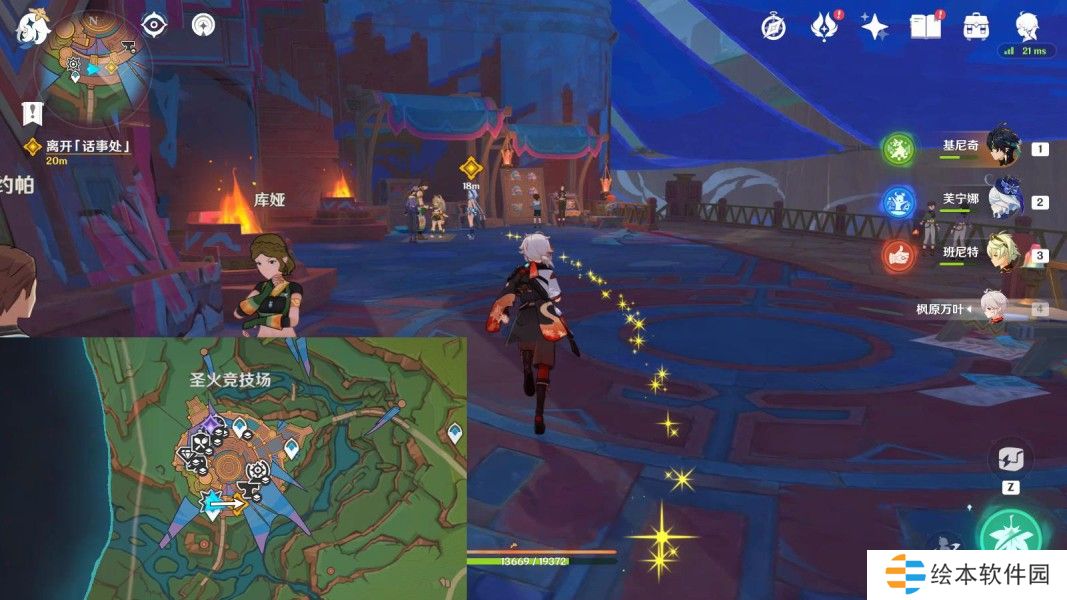1067x600 pixels.
Task: Open the backpack inventory icon
Action: (x=976, y=27)
